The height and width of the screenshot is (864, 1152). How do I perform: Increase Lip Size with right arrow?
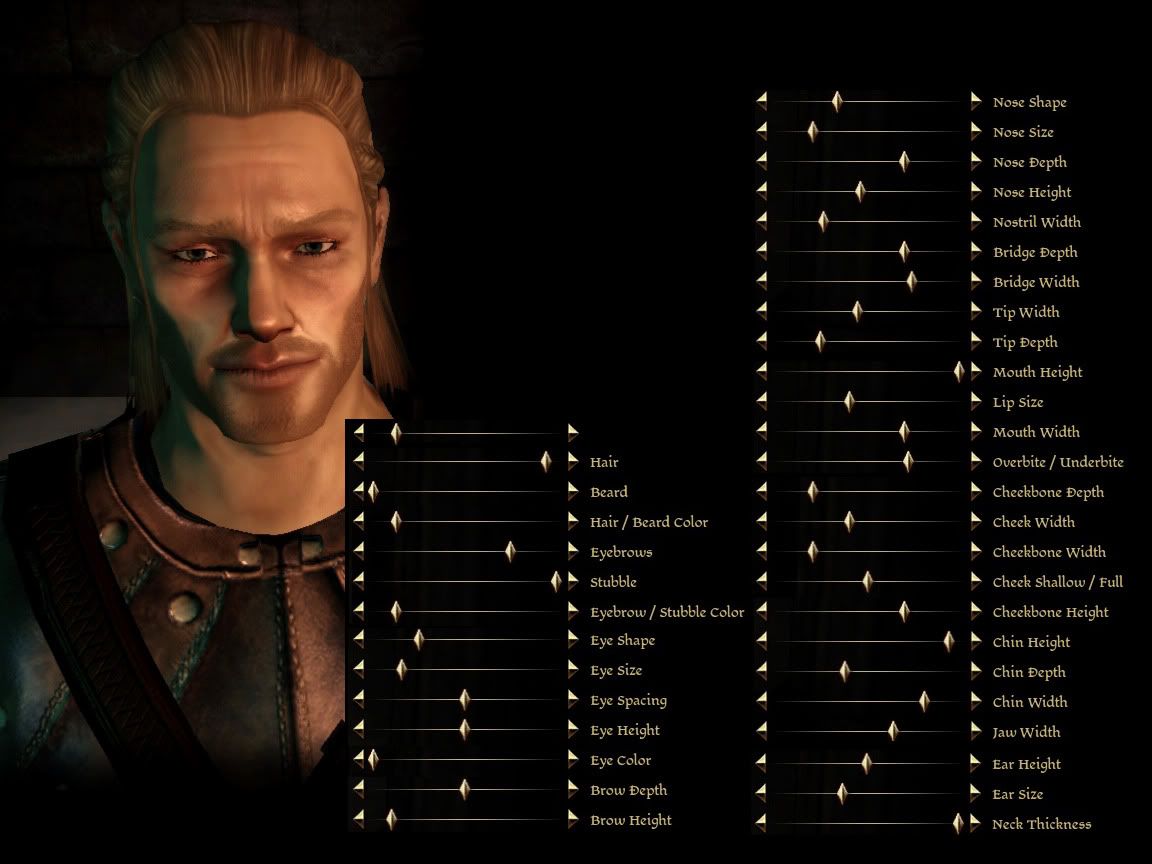976,401
